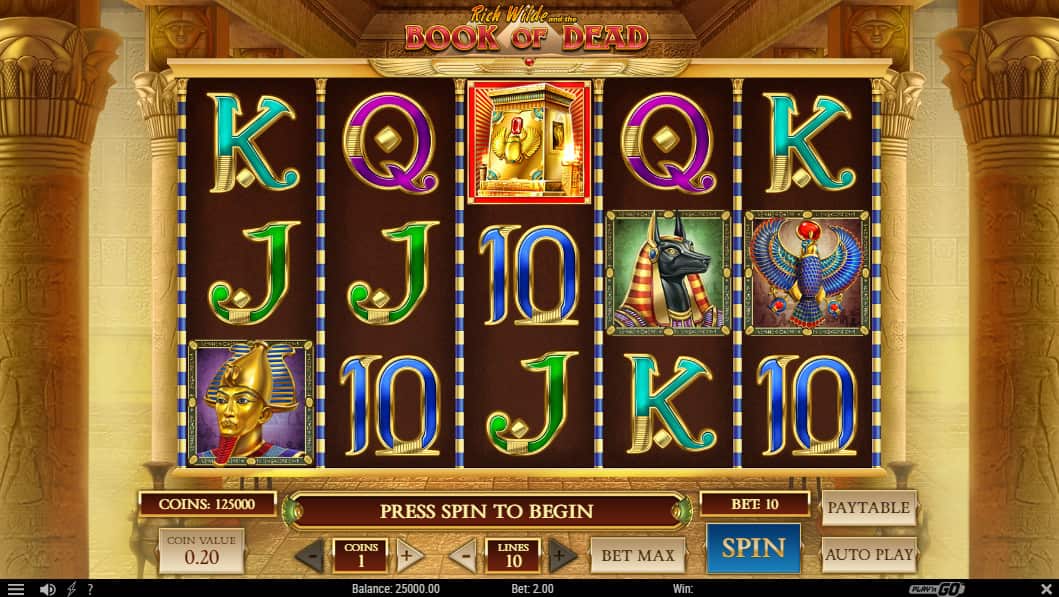Set the wager with Bet Max
1059x597 pixels.
[638, 555]
